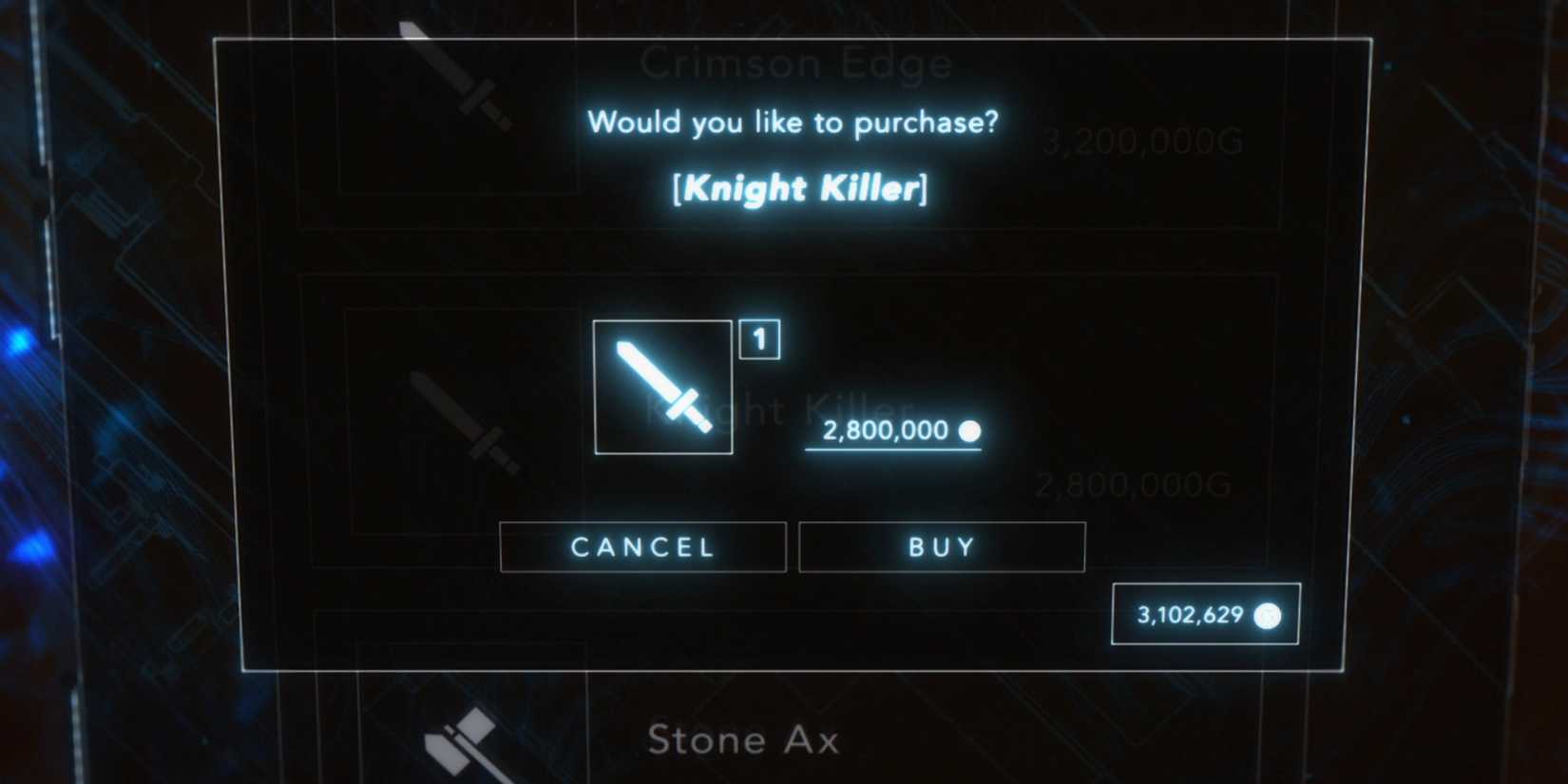This screenshot has height=784, width=1568.
Task: Click the 2,800,000 price input field
Action: [891, 431]
